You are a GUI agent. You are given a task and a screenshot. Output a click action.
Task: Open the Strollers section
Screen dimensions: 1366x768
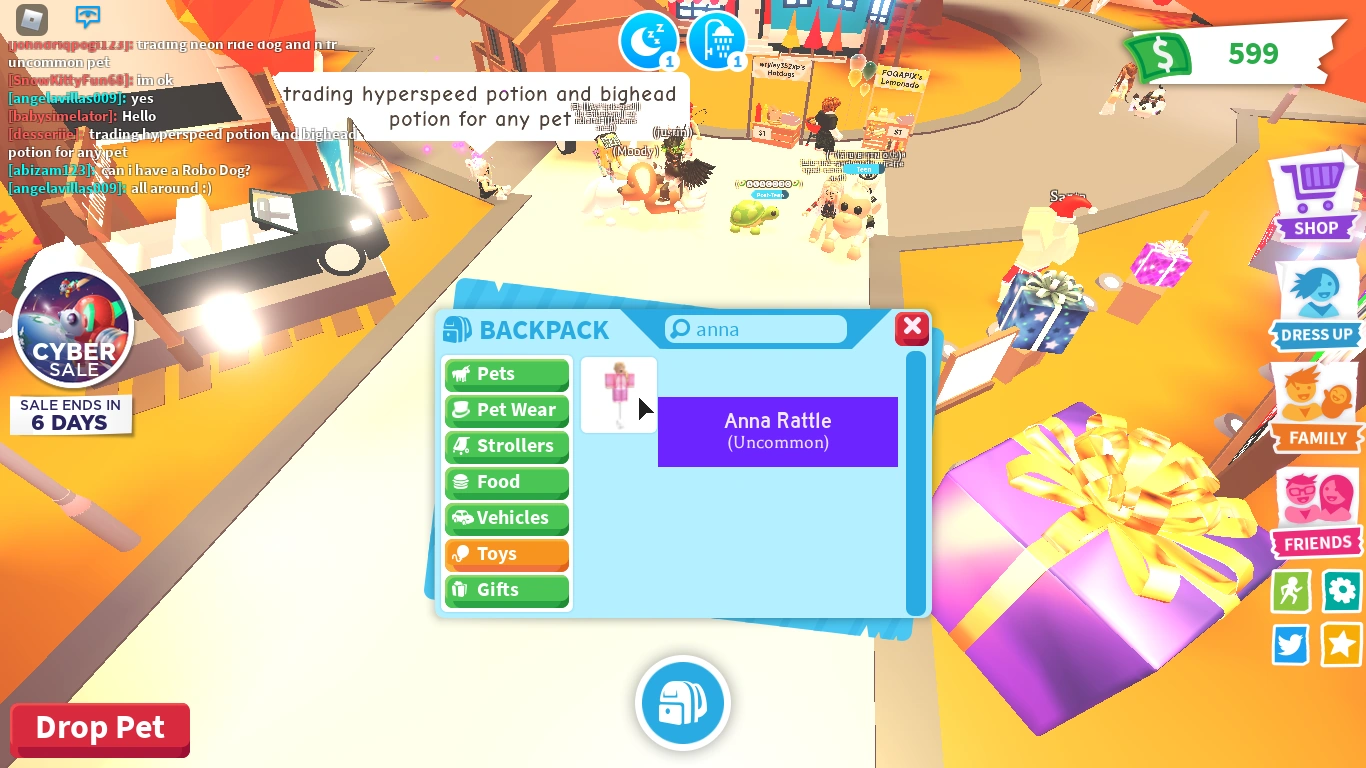point(506,446)
